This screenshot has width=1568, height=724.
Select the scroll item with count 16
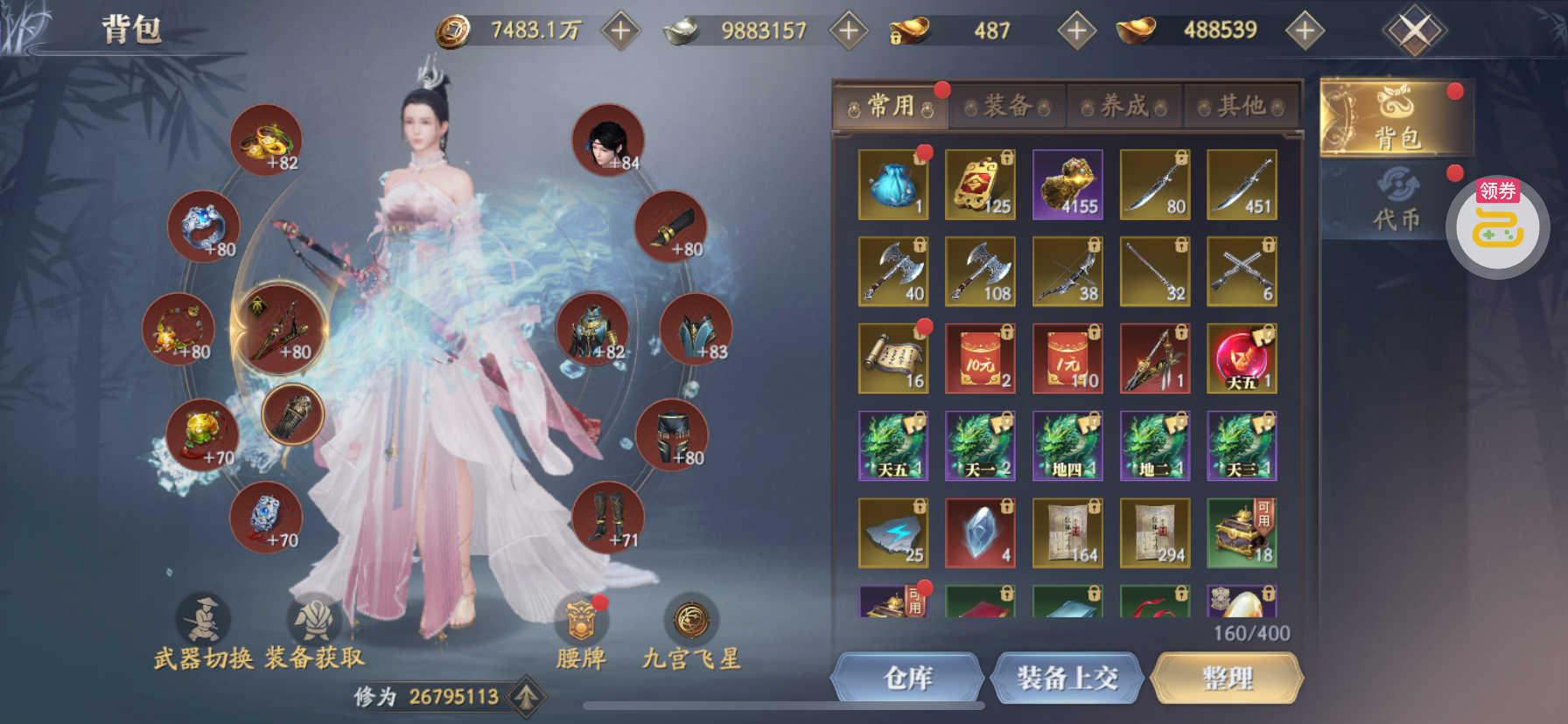892,359
